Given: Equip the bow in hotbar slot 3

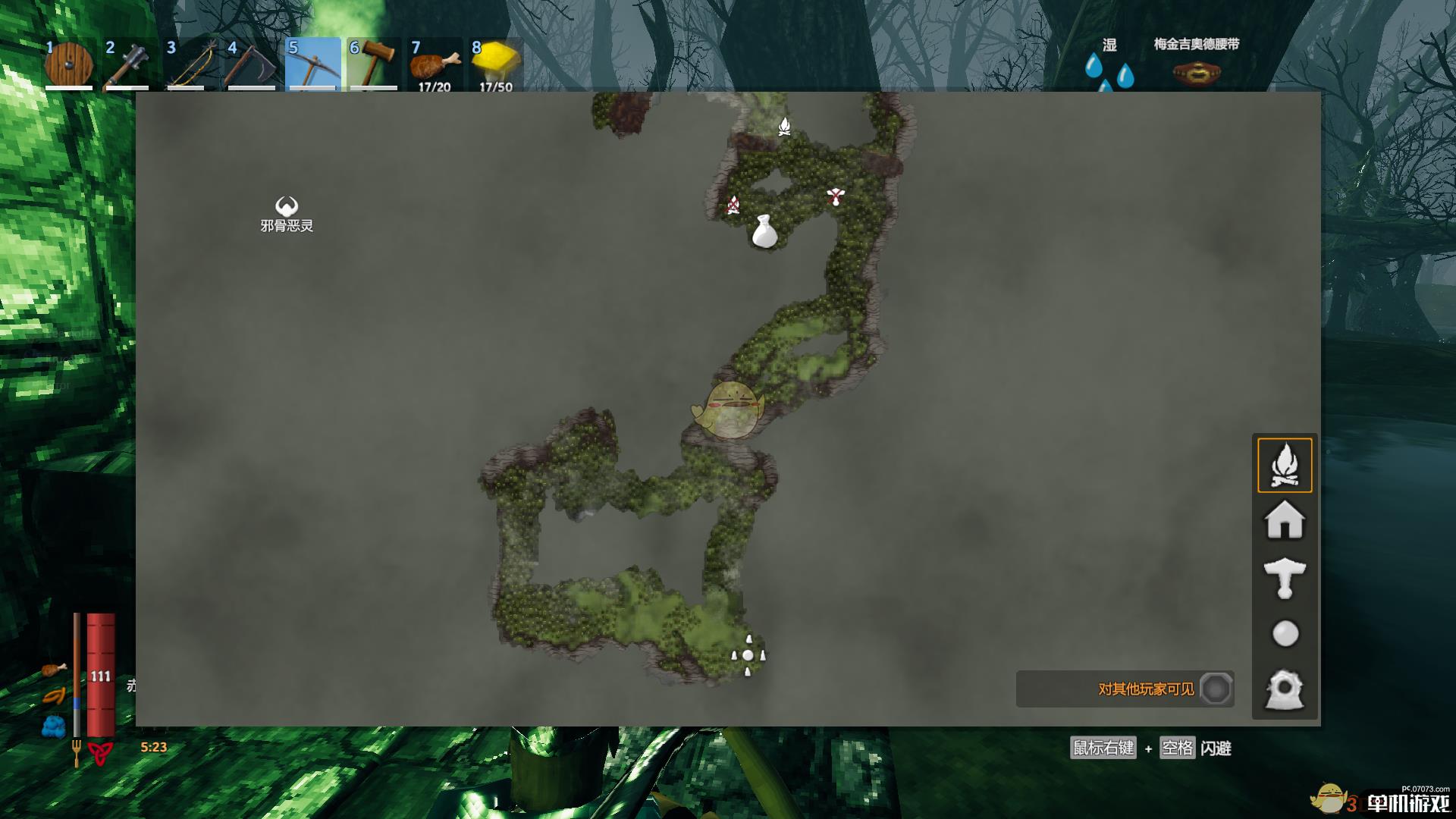Looking at the screenshot, I should [x=191, y=66].
